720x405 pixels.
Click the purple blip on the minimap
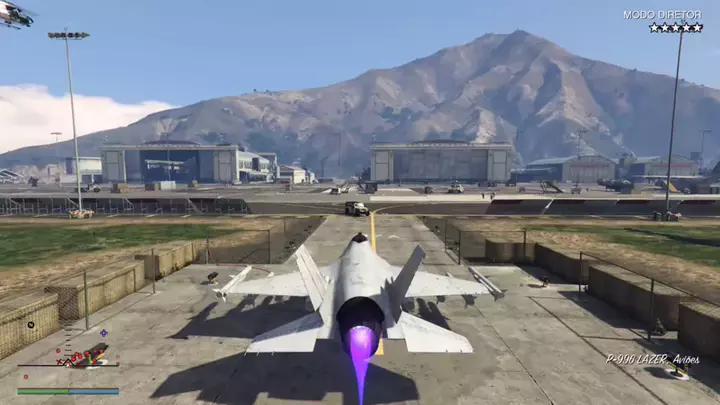point(103,333)
